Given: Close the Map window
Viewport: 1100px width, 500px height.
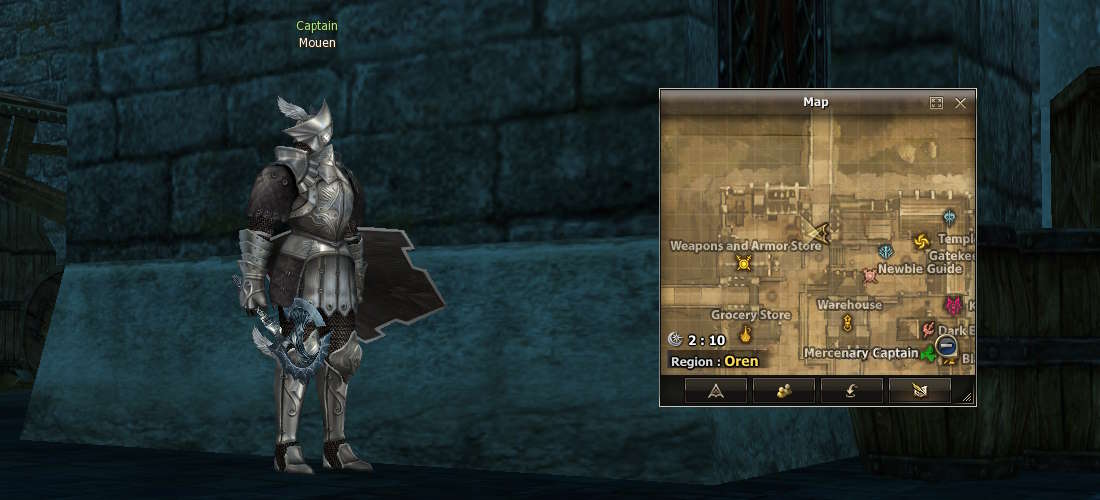Looking at the screenshot, I should pyautogui.click(x=961, y=103).
